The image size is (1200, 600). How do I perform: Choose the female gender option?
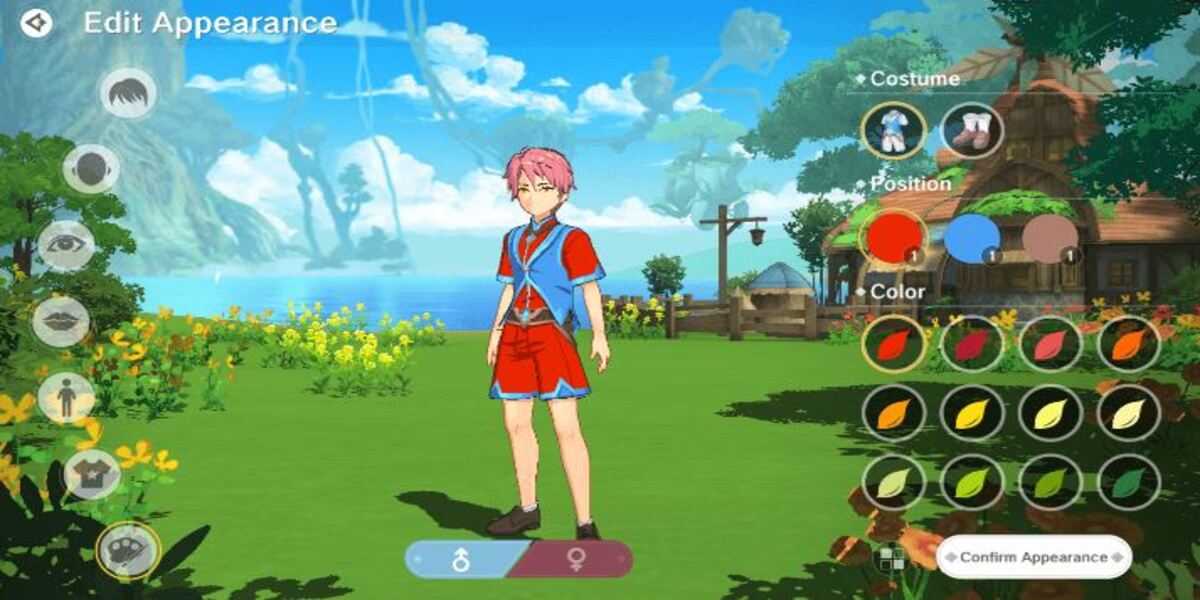[x=577, y=560]
